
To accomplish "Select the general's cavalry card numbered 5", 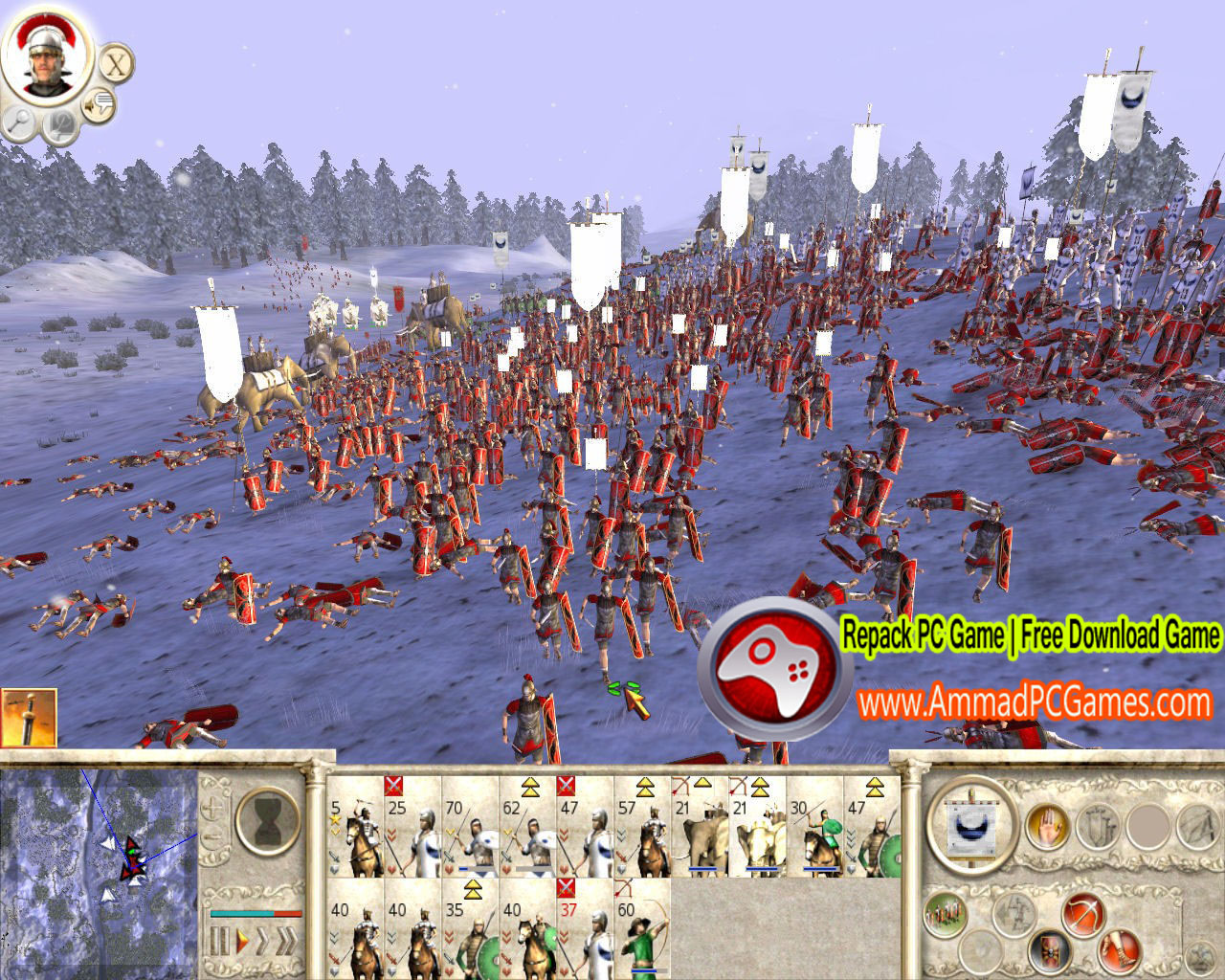I will pyautogui.click(x=354, y=837).
